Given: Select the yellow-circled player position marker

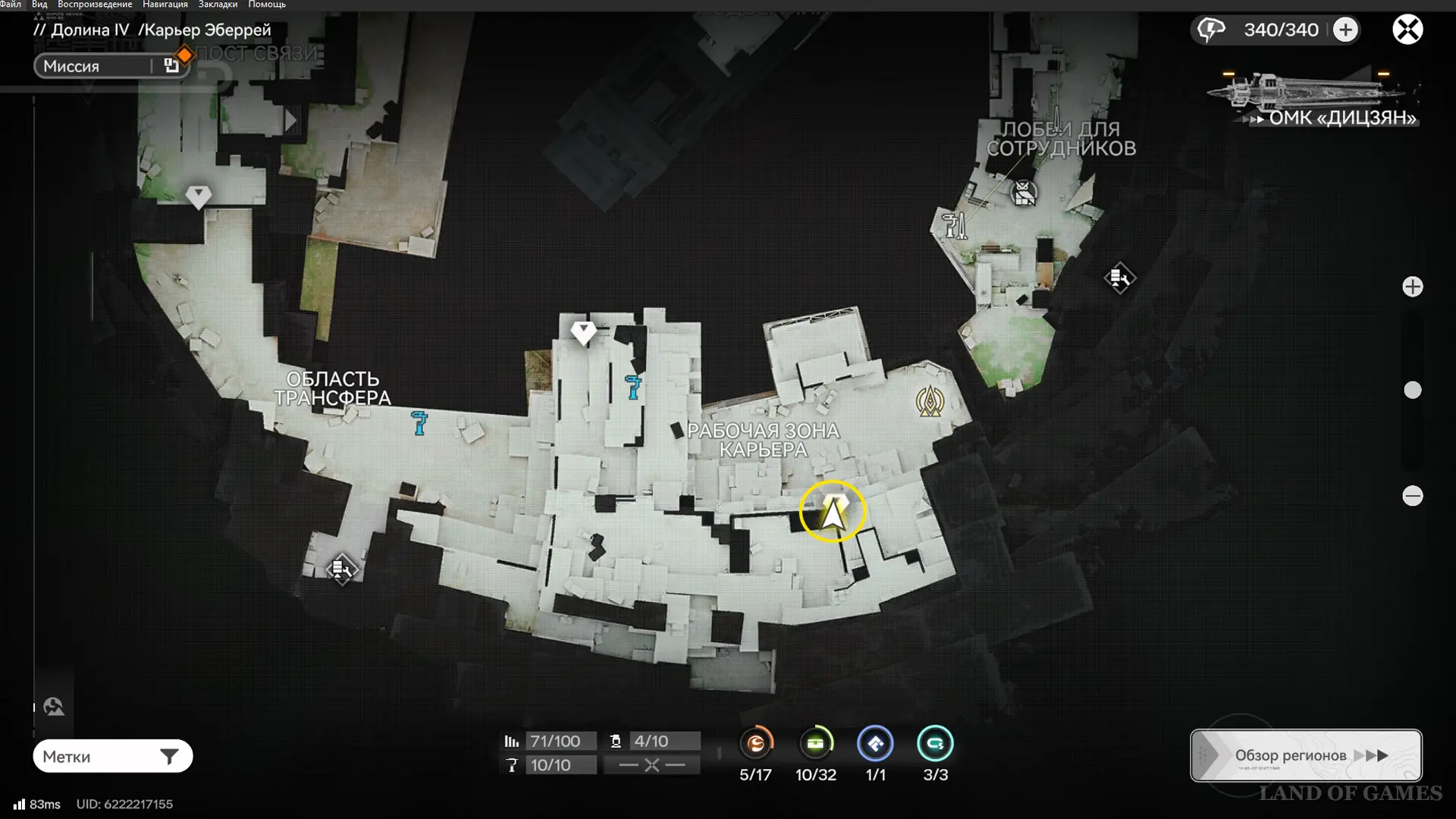Looking at the screenshot, I should coord(833,512).
